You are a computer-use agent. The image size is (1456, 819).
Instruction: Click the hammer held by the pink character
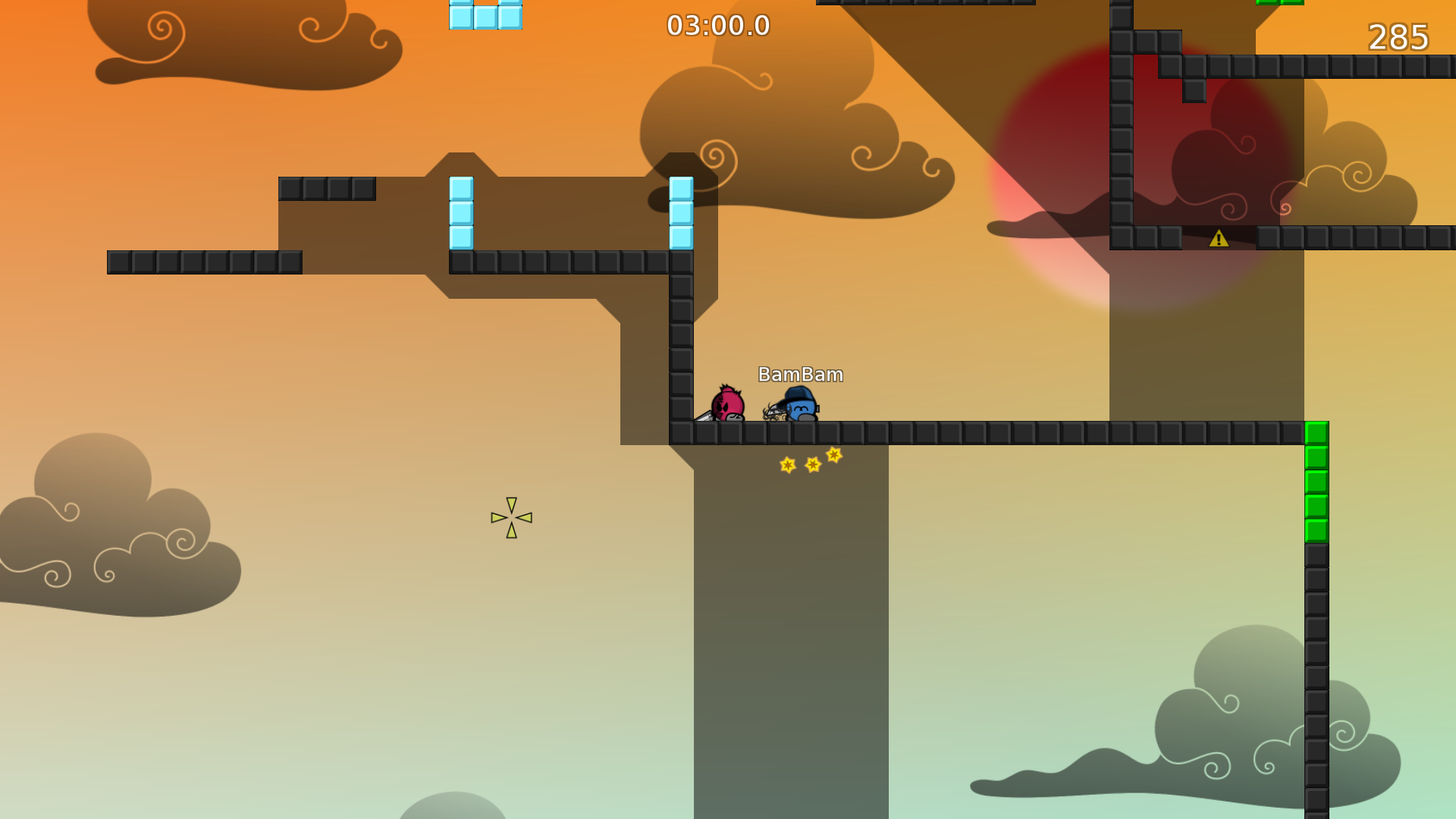tap(704, 416)
